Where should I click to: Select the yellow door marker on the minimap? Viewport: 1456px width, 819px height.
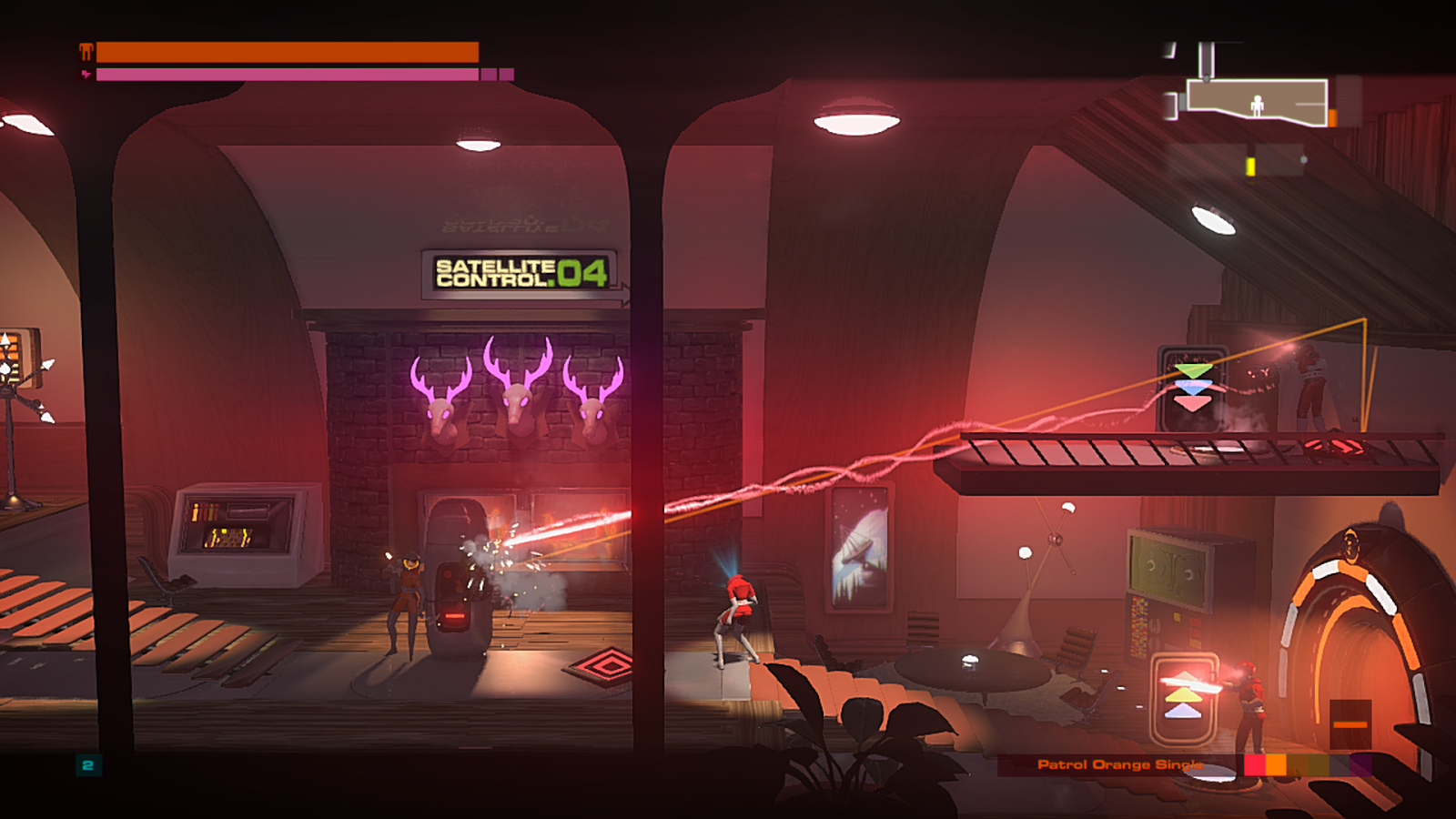[x=1250, y=167]
